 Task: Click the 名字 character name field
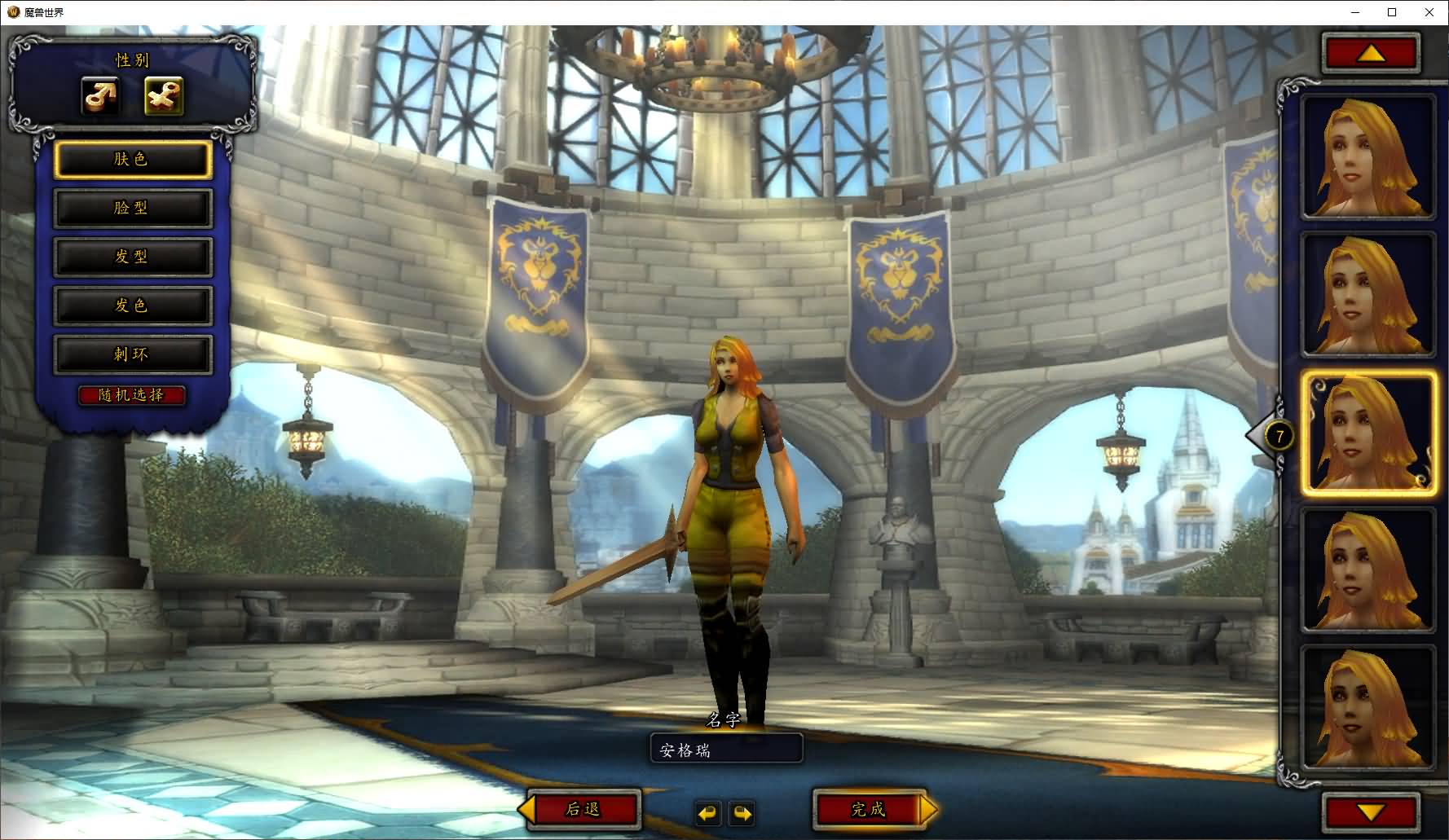click(726, 749)
